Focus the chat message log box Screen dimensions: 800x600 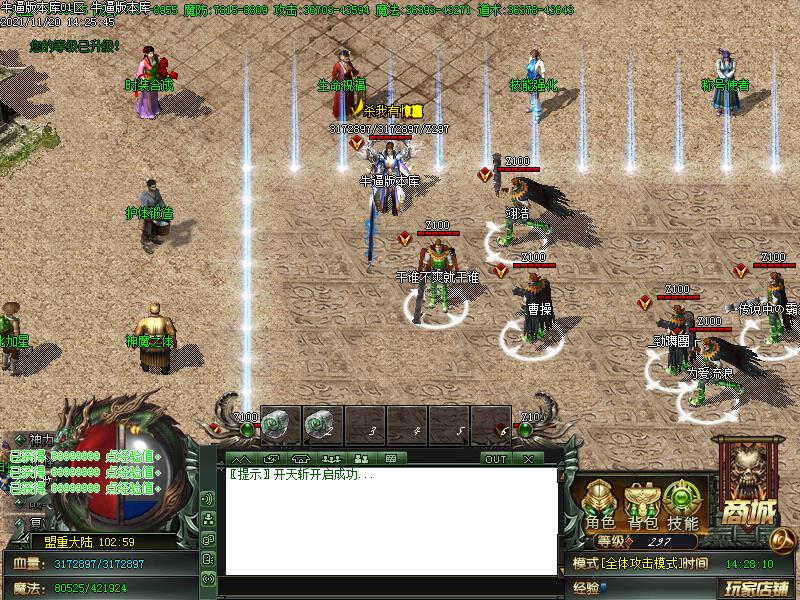390,520
